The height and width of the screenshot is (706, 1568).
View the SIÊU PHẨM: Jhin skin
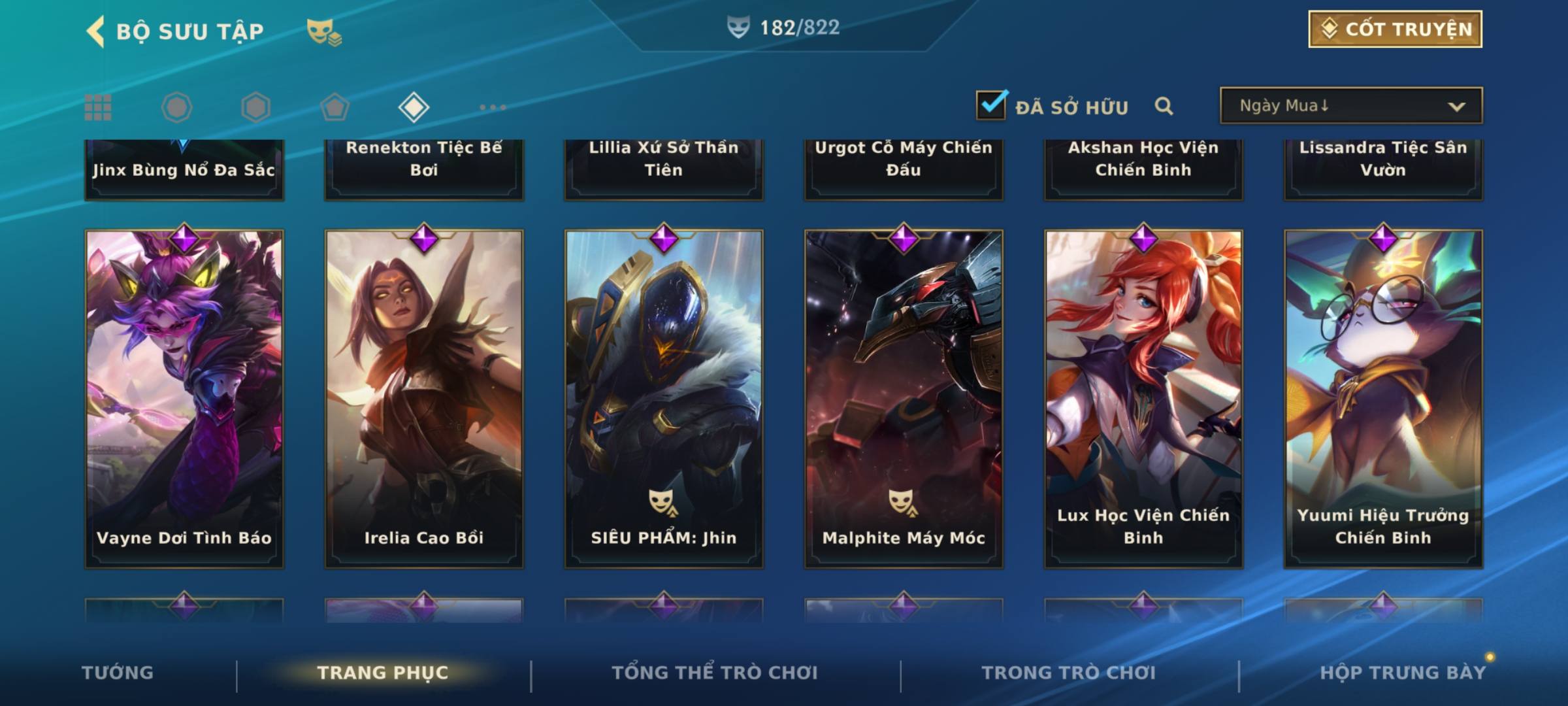pyautogui.click(x=664, y=399)
